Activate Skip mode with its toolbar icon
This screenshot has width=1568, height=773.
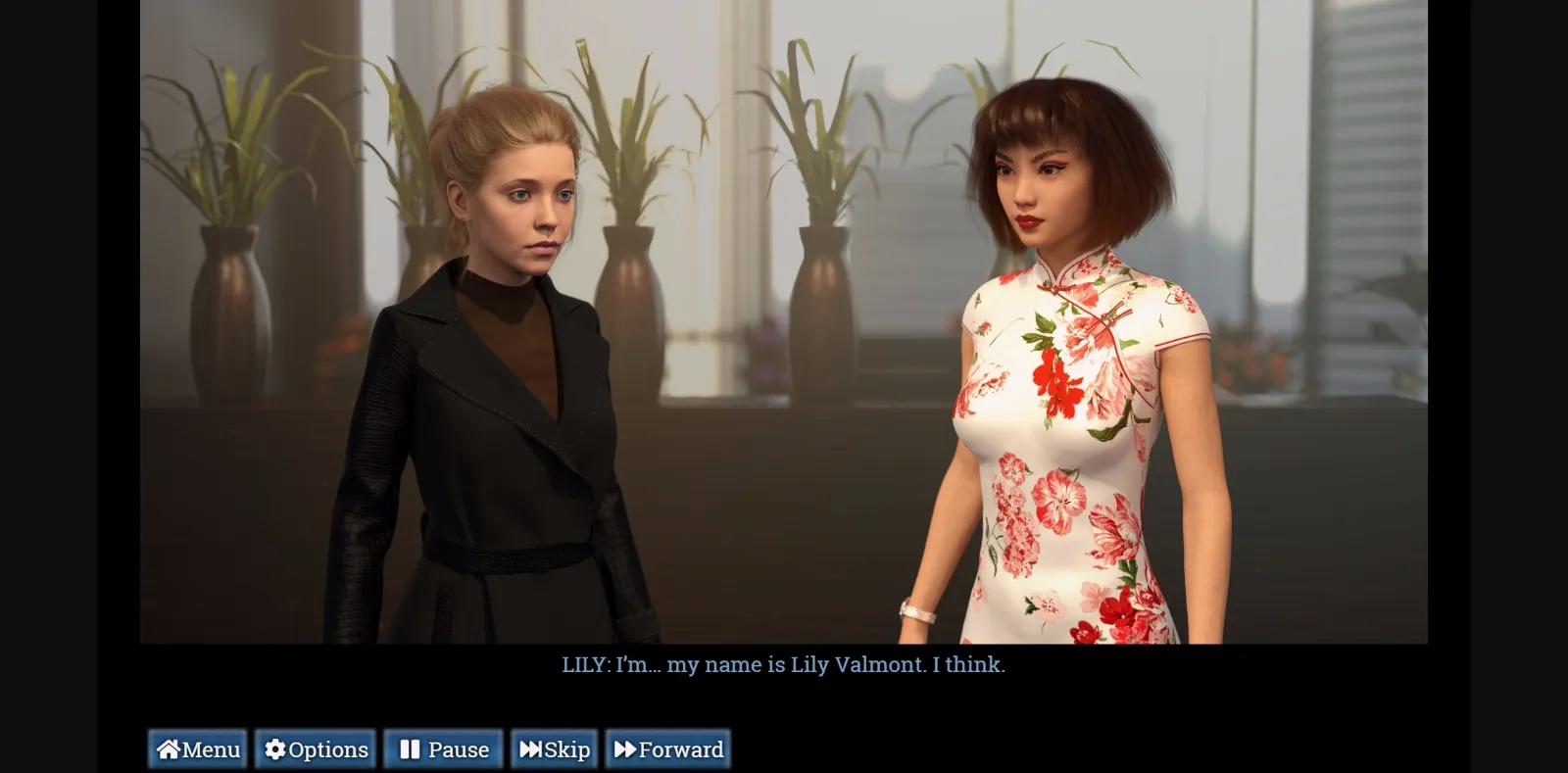tap(554, 749)
